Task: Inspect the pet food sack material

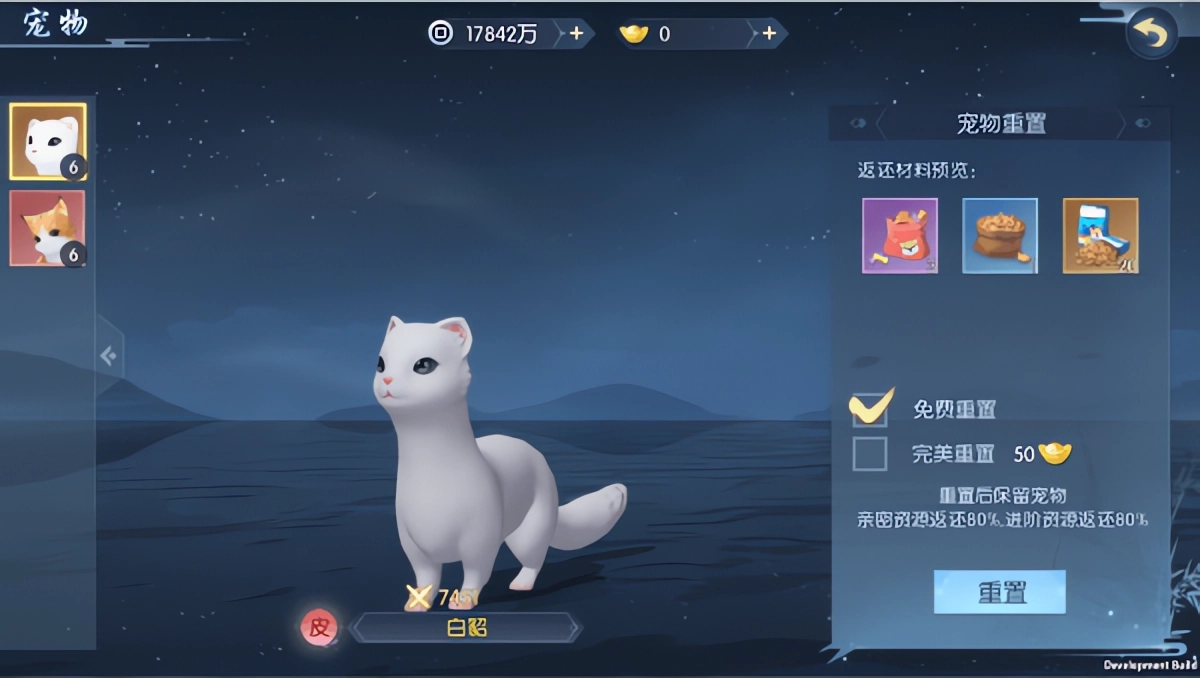Action: (x=1000, y=236)
